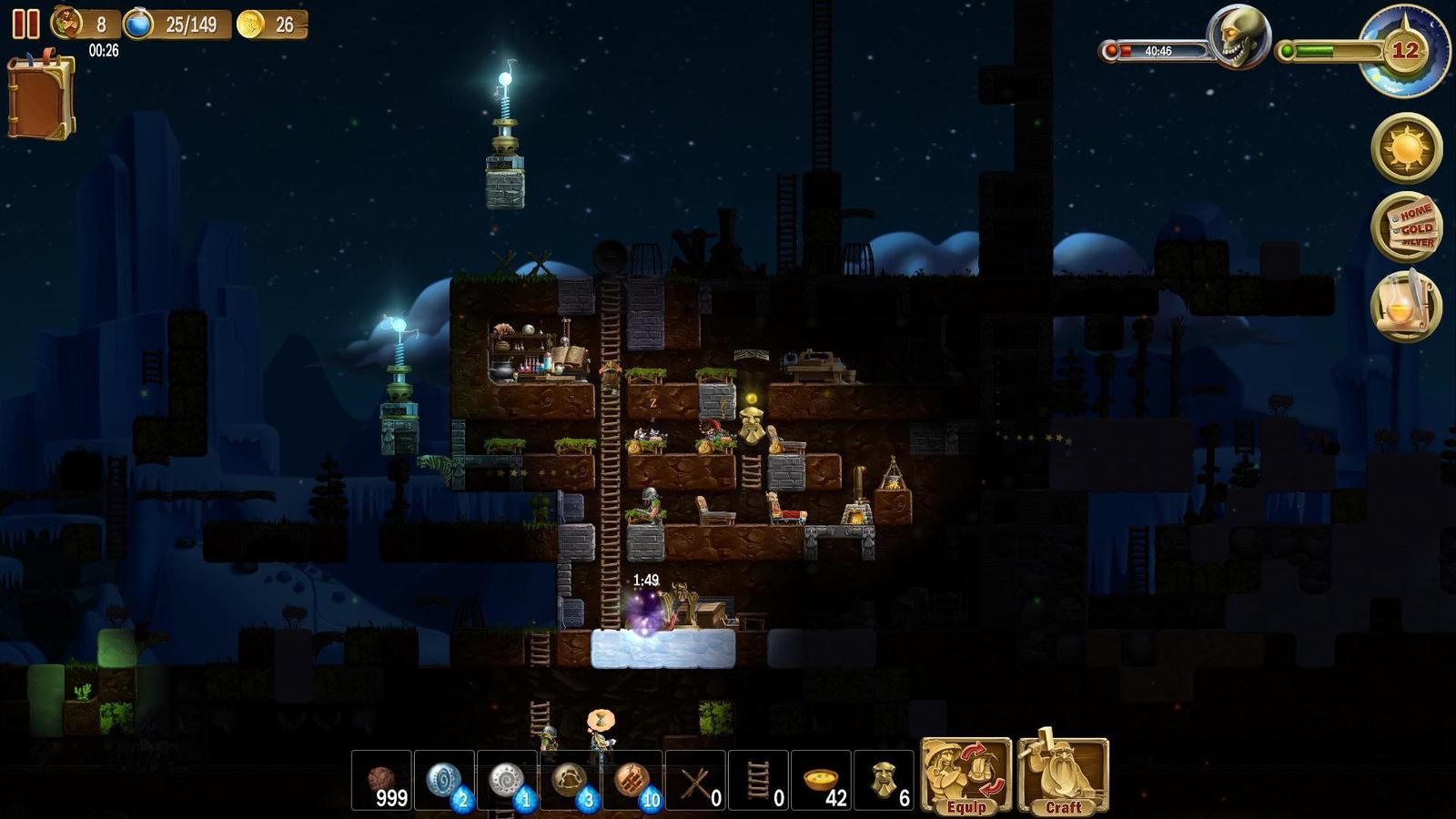Cast the silver sun-swirl spell
Viewport: 1456px width, 819px height.
click(x=508, y=780)
